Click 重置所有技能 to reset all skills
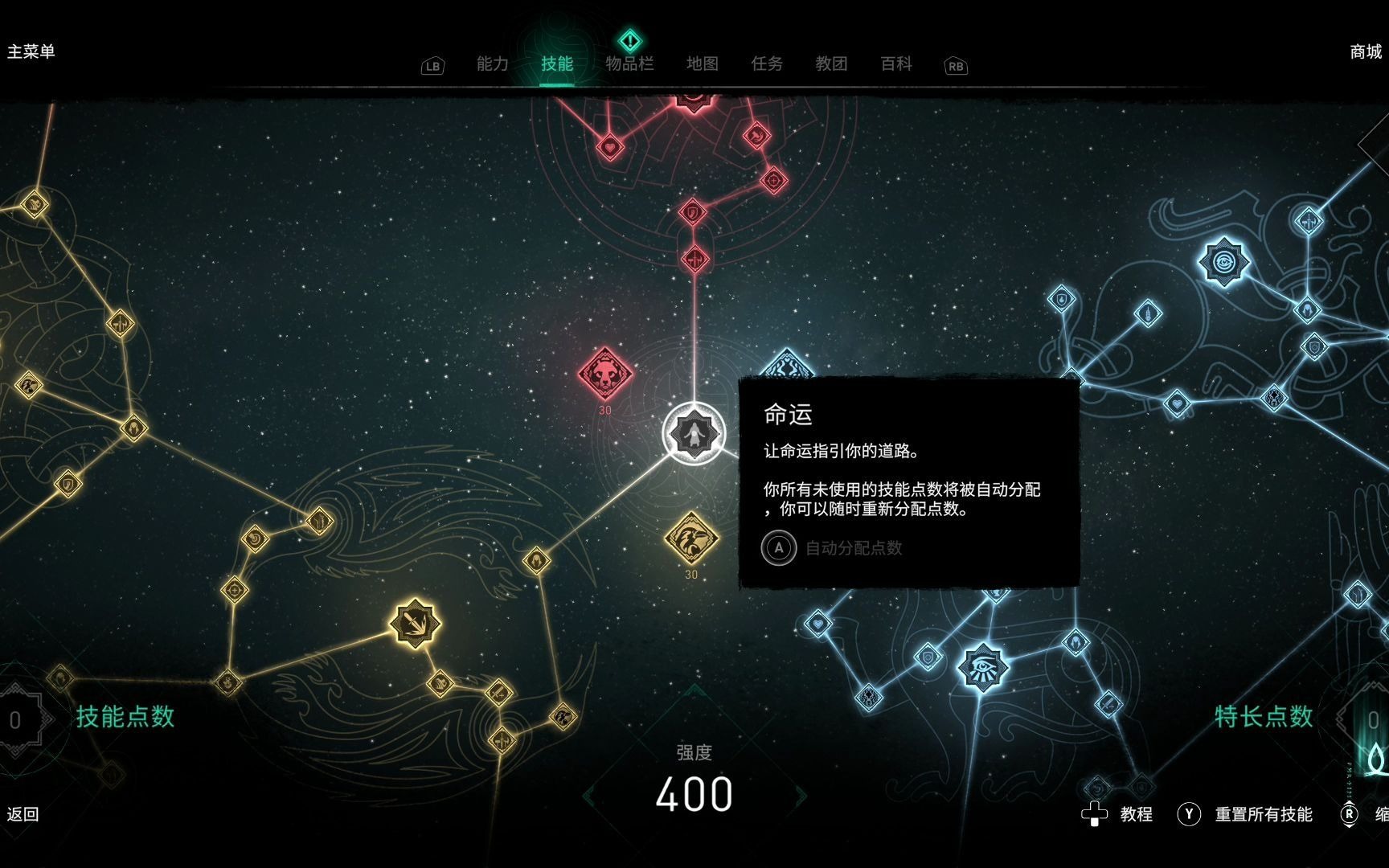Image resolution: width=1389 pixels, height=868 pixels. (x=1264, y=814)
